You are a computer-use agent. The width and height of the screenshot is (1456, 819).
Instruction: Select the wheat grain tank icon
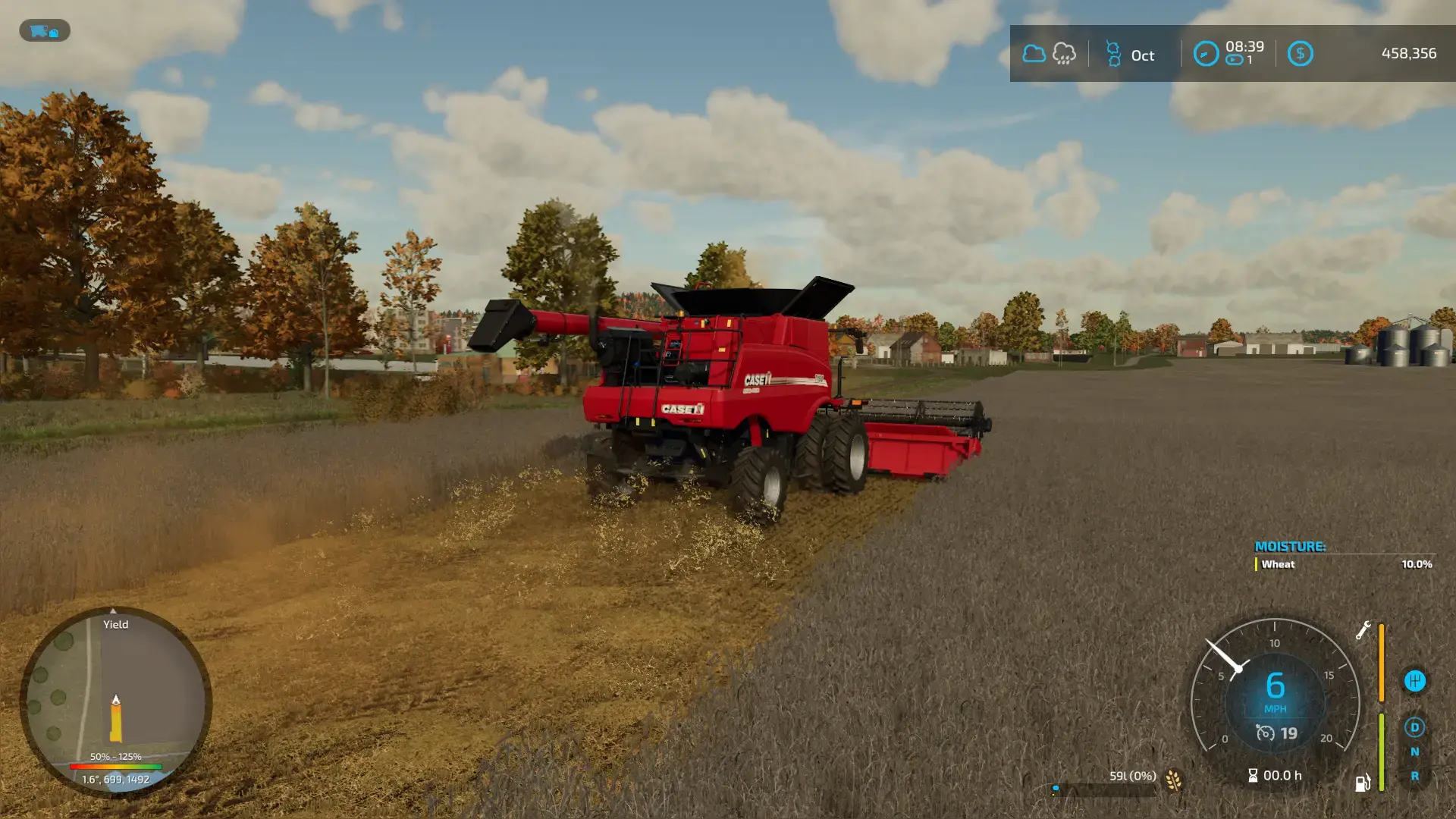click(x=1173, y=780)
